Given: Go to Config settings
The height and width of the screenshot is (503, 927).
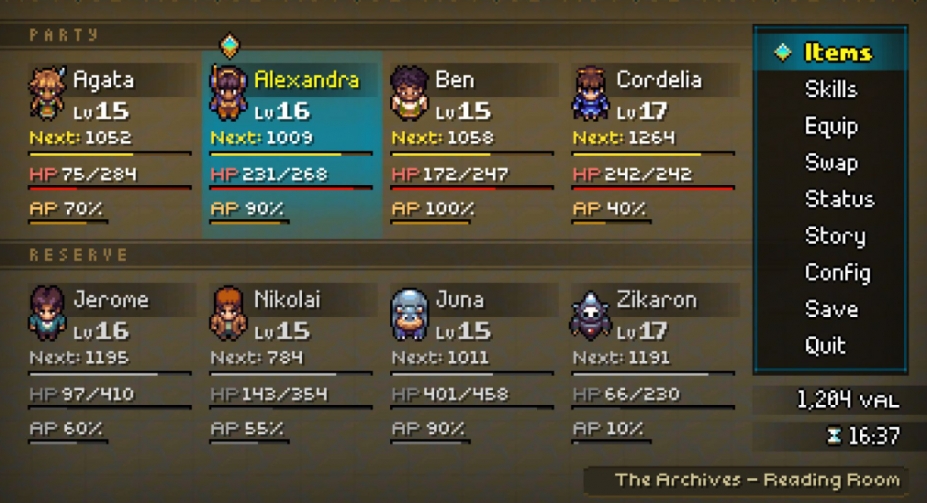Looking at the screenshot, I should click(837, 272).
